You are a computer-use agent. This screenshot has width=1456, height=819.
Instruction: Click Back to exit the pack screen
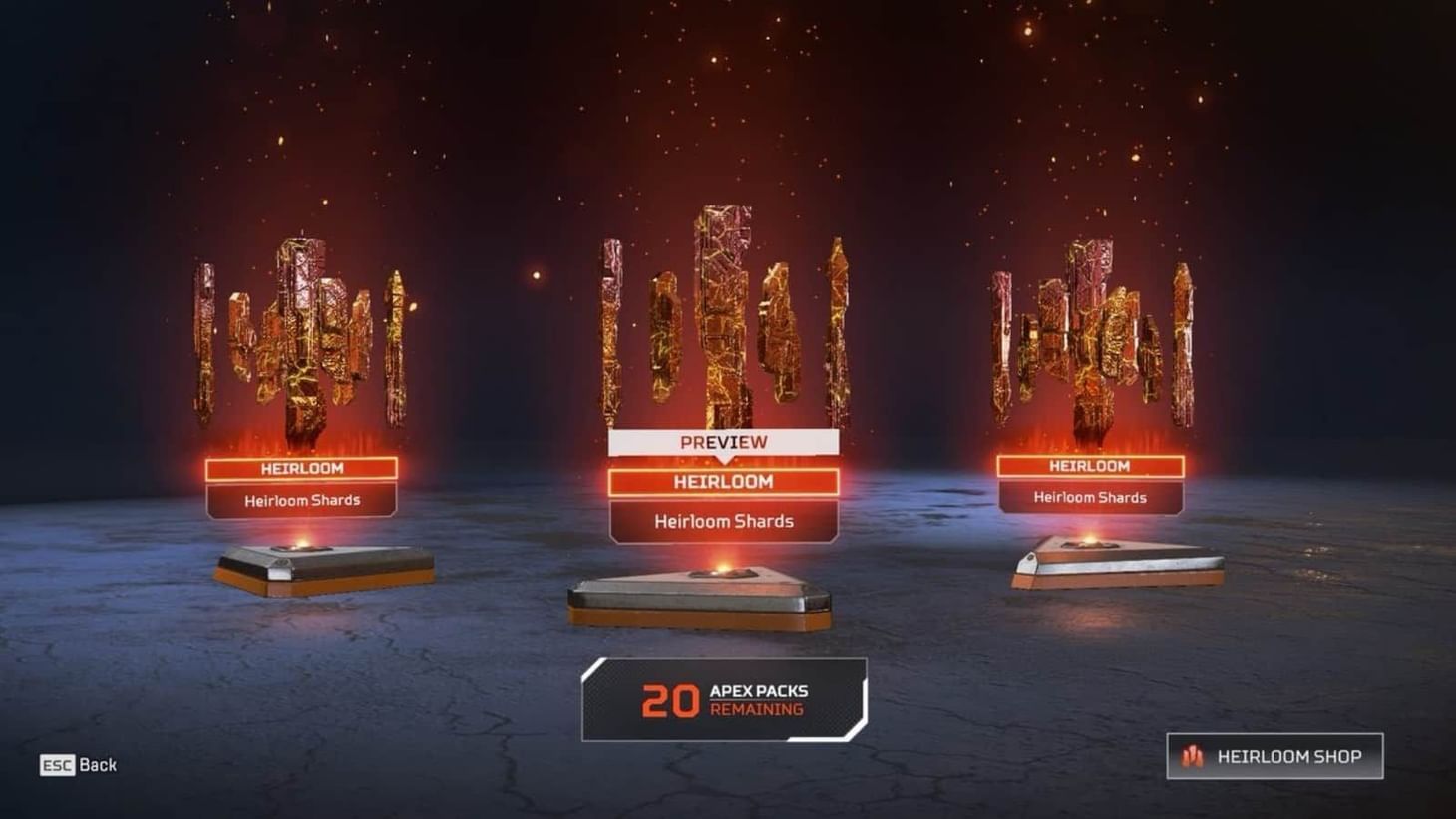tap(98, 765)
